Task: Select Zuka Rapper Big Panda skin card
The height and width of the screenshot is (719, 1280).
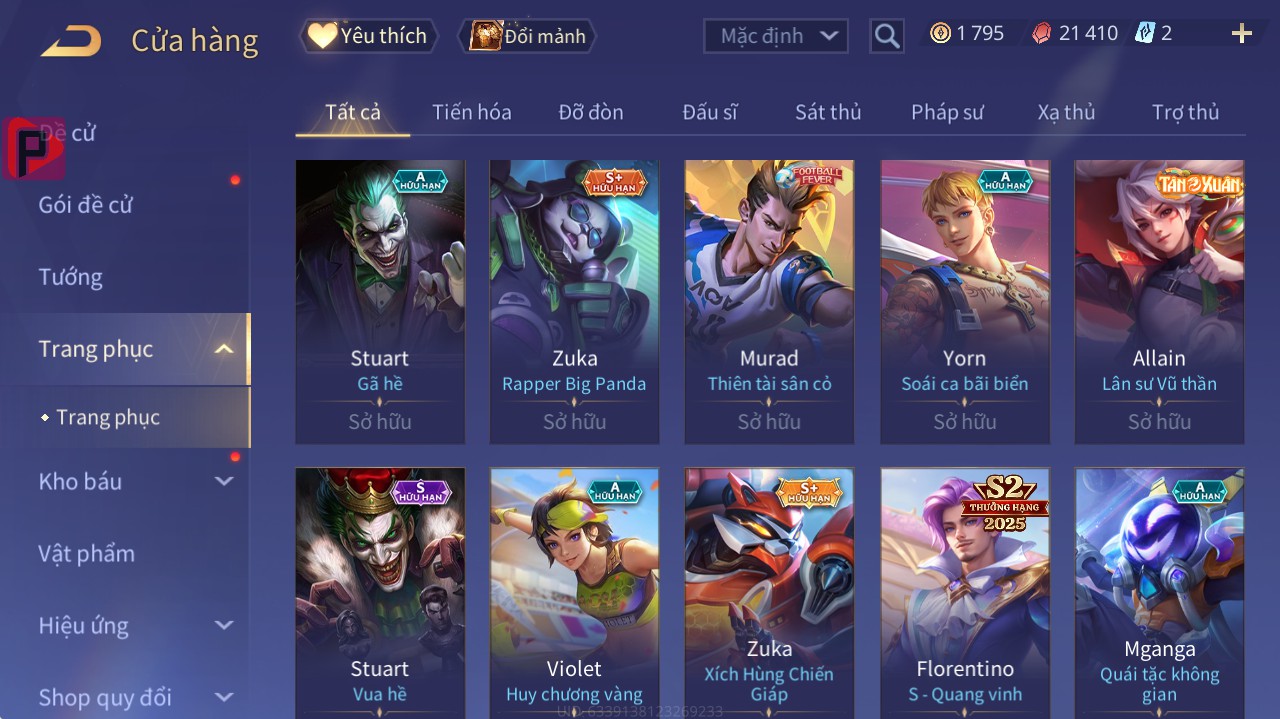Action: [574, 301]
